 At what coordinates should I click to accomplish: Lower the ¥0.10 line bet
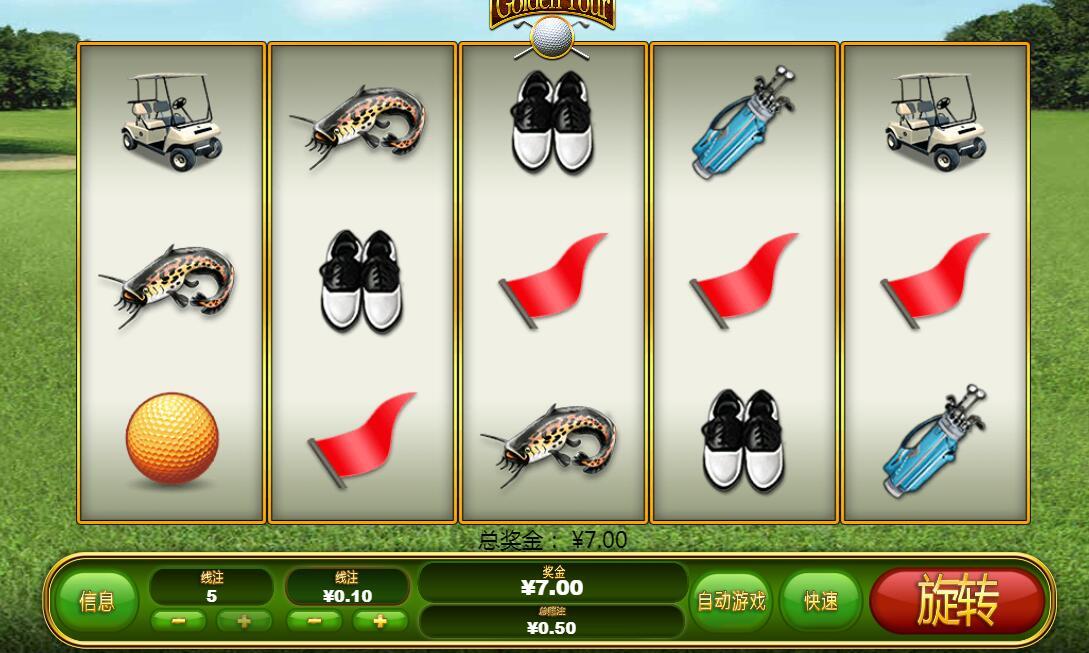315,621
